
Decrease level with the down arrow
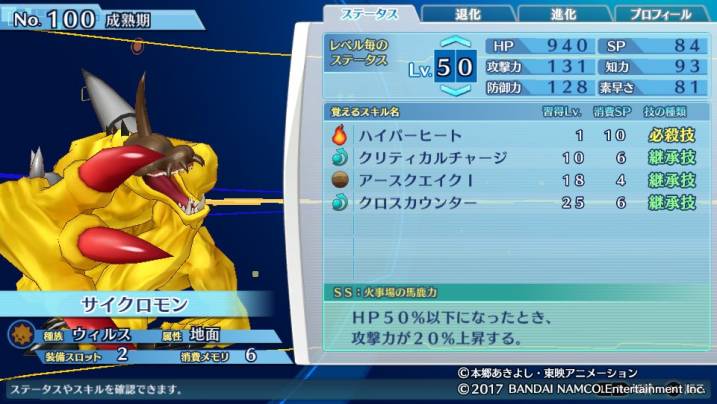pyautogui.click(x=455, y=89)
